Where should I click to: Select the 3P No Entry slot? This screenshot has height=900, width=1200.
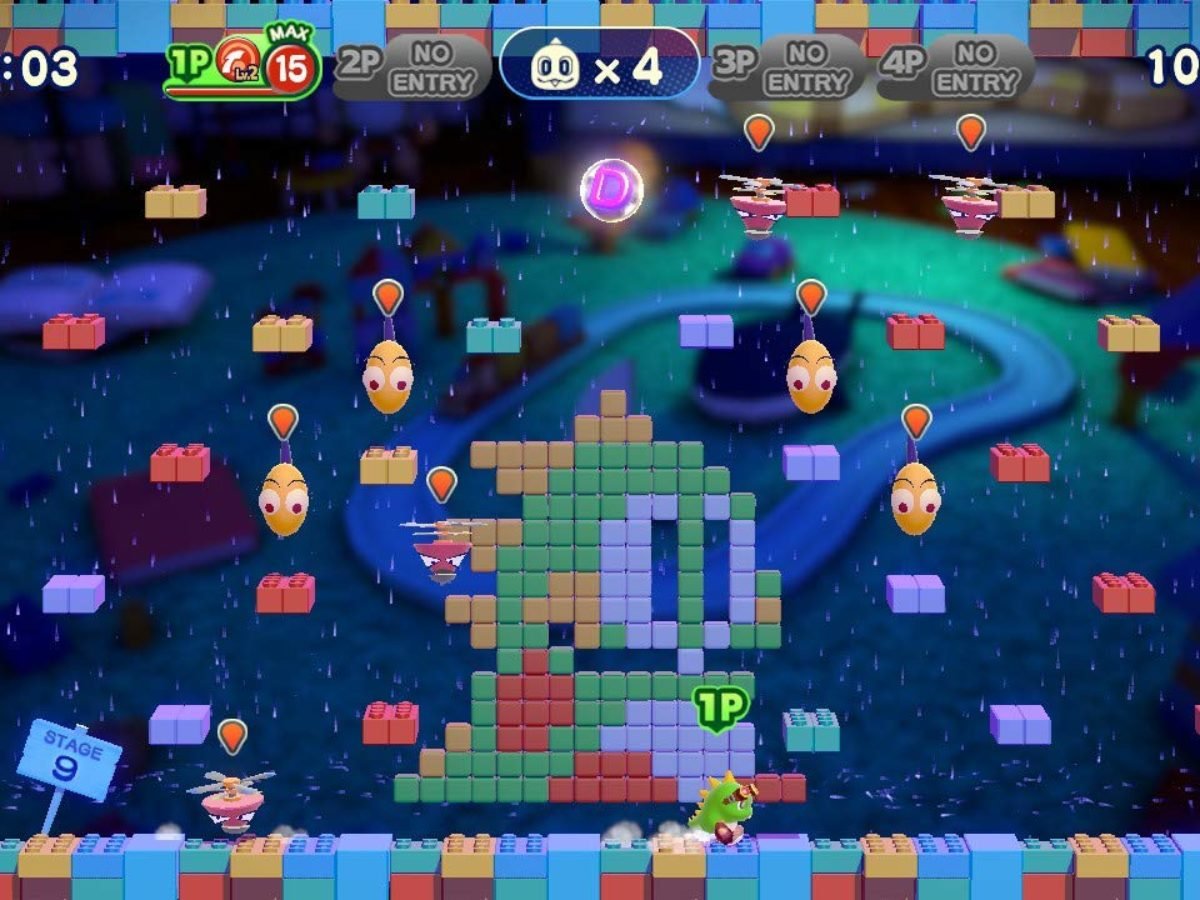coord(787,68)
